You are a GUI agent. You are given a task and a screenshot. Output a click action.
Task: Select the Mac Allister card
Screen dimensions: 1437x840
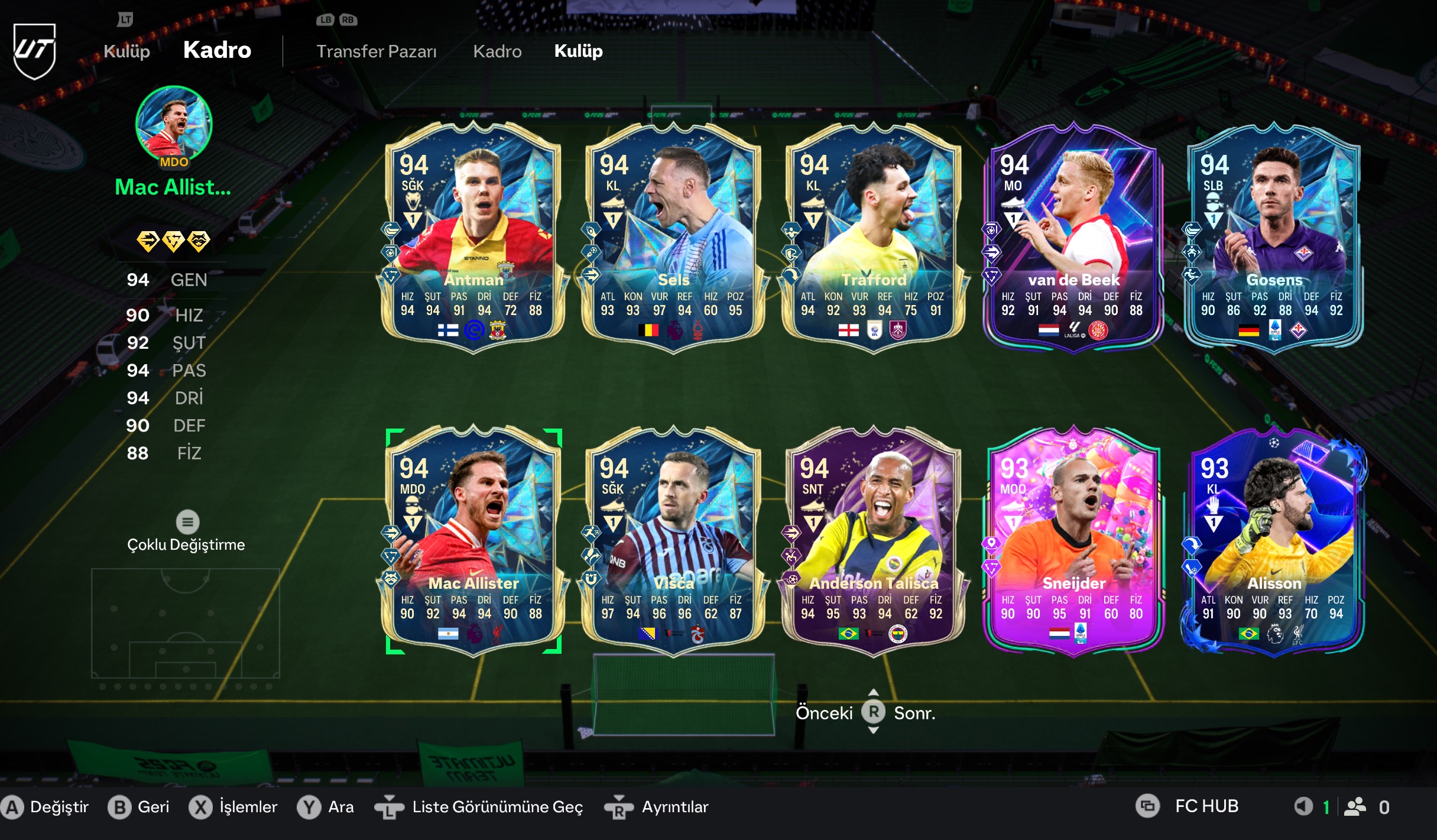473,541
